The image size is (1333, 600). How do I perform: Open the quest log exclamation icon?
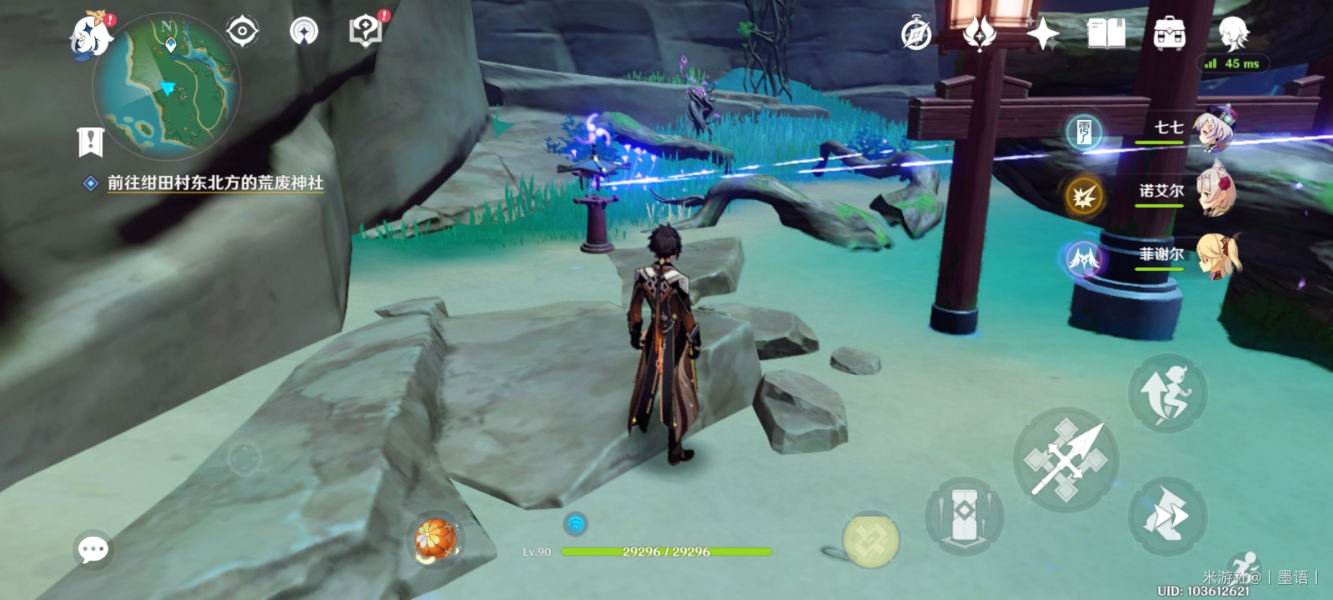[x=91, y=141]
